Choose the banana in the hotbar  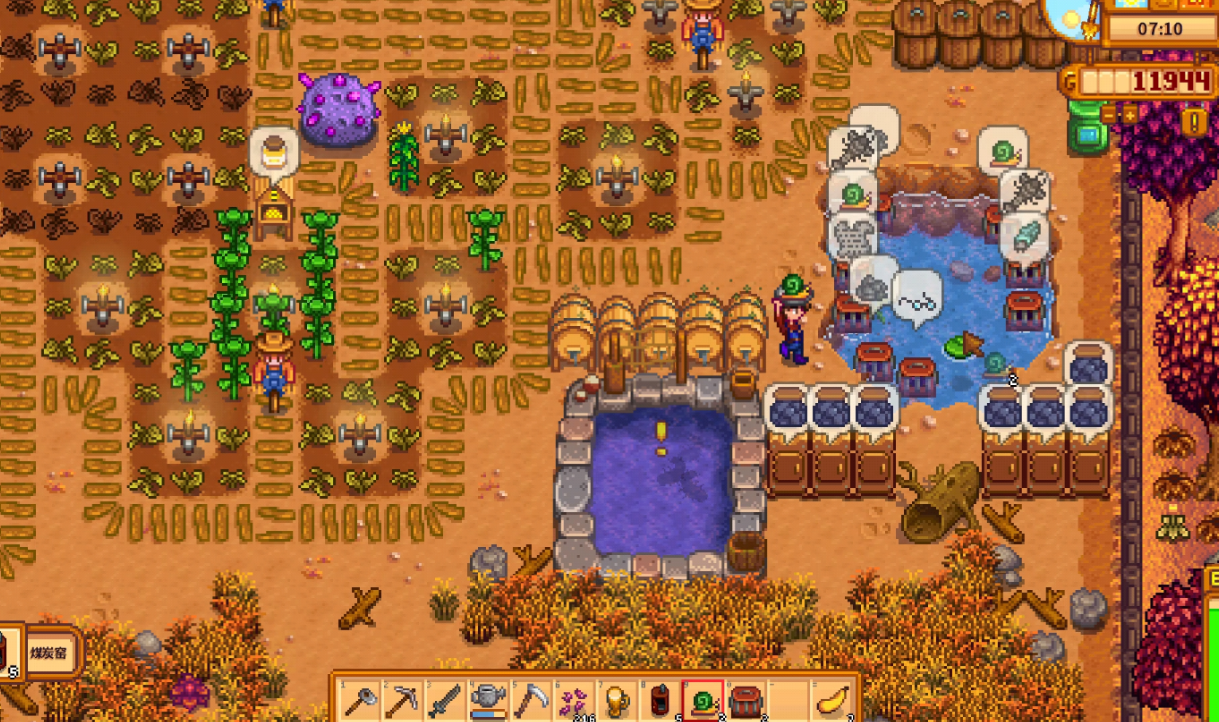click(x=832, y=699)
